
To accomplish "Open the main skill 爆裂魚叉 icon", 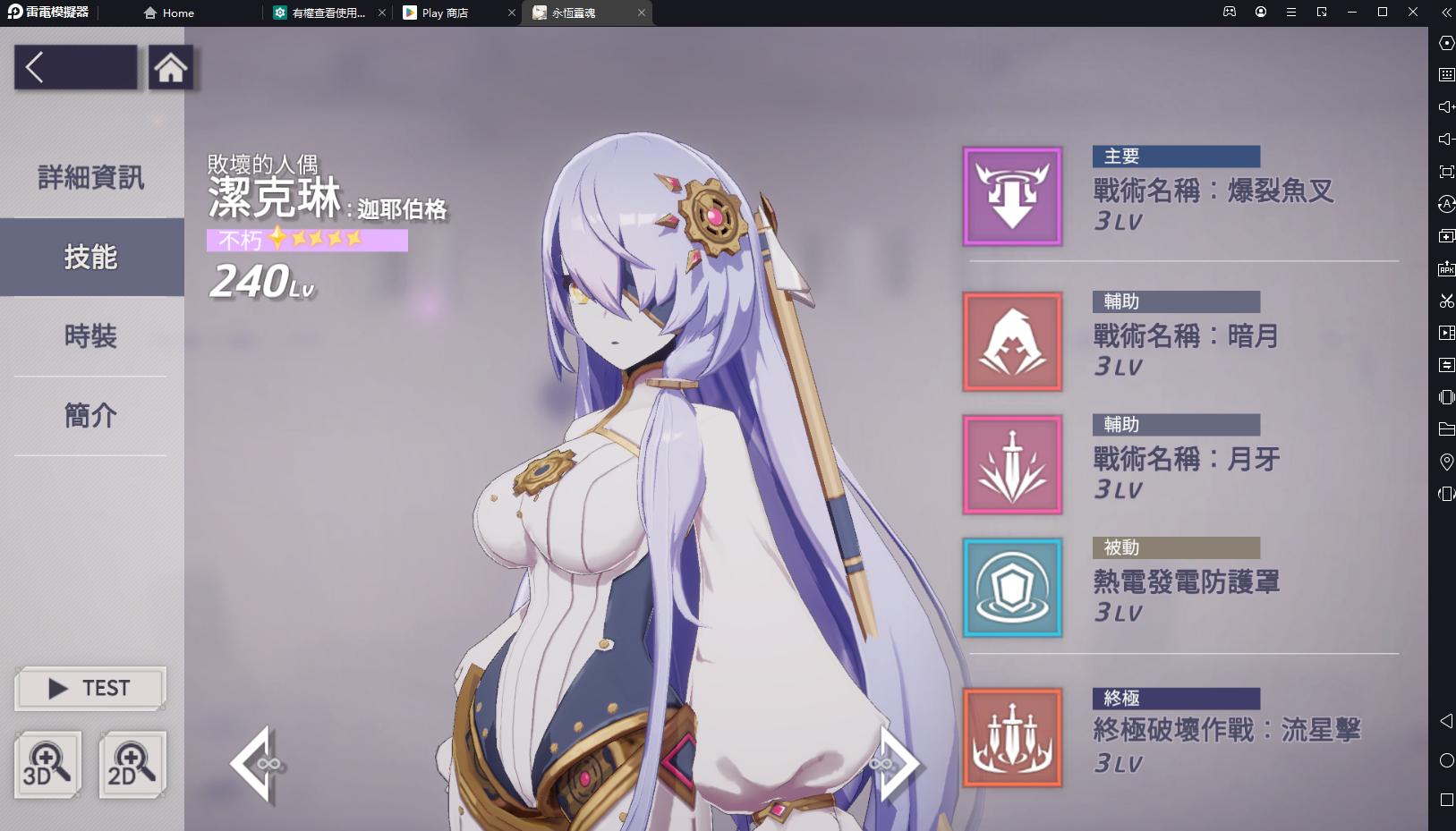I will pos(1011,195).
